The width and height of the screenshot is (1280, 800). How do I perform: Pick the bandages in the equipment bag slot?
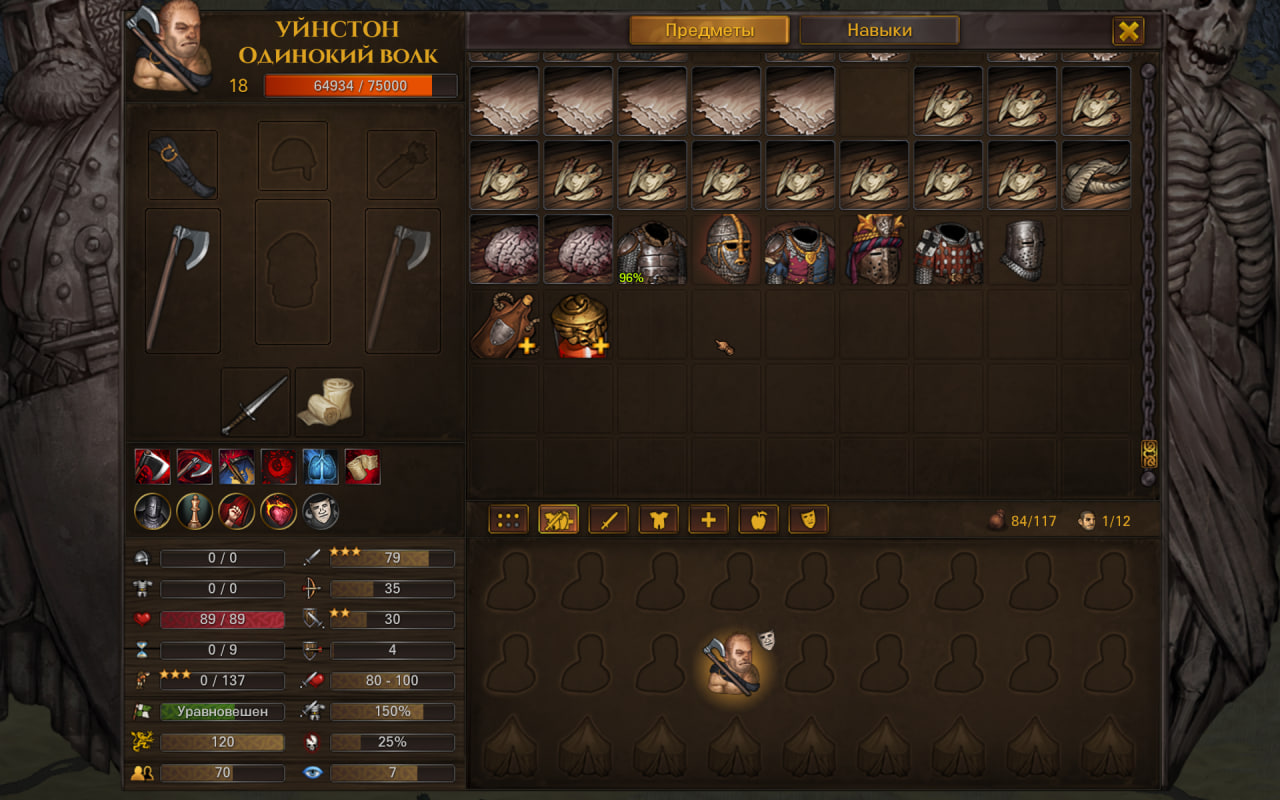[x=329, y=403]
